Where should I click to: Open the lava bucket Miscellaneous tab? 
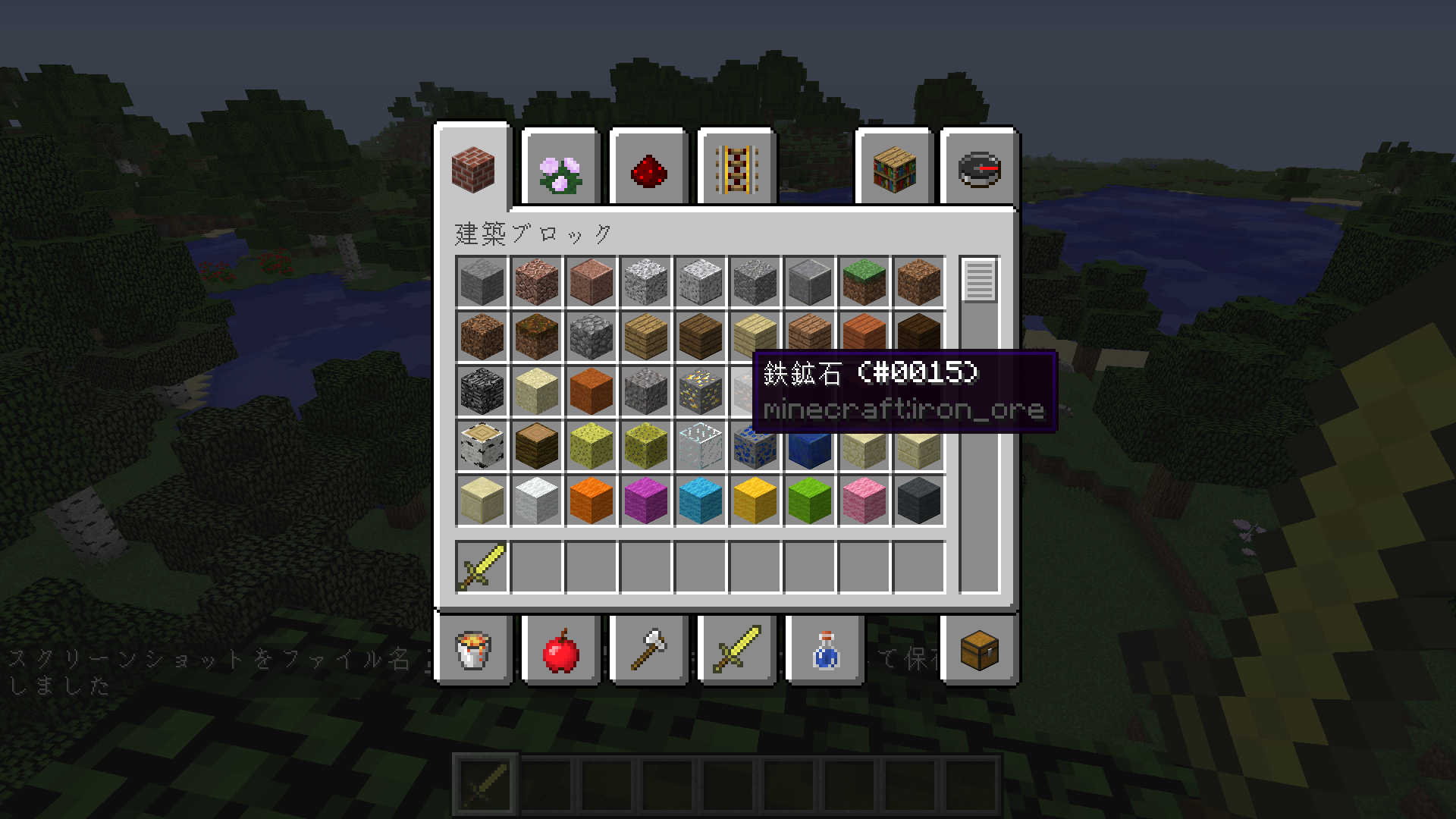tap(474, 651)
